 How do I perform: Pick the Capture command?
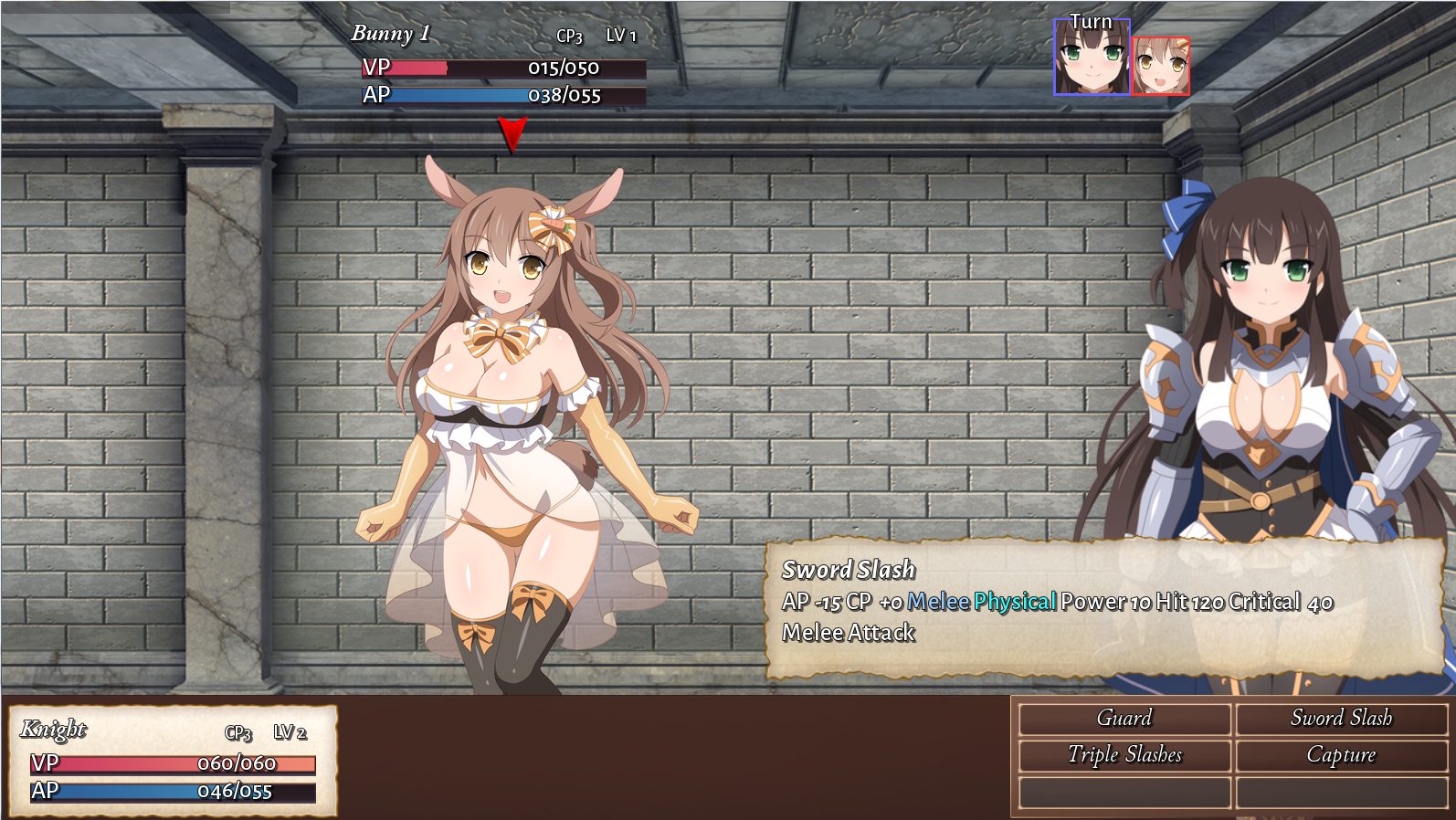tap(1341, 755)
